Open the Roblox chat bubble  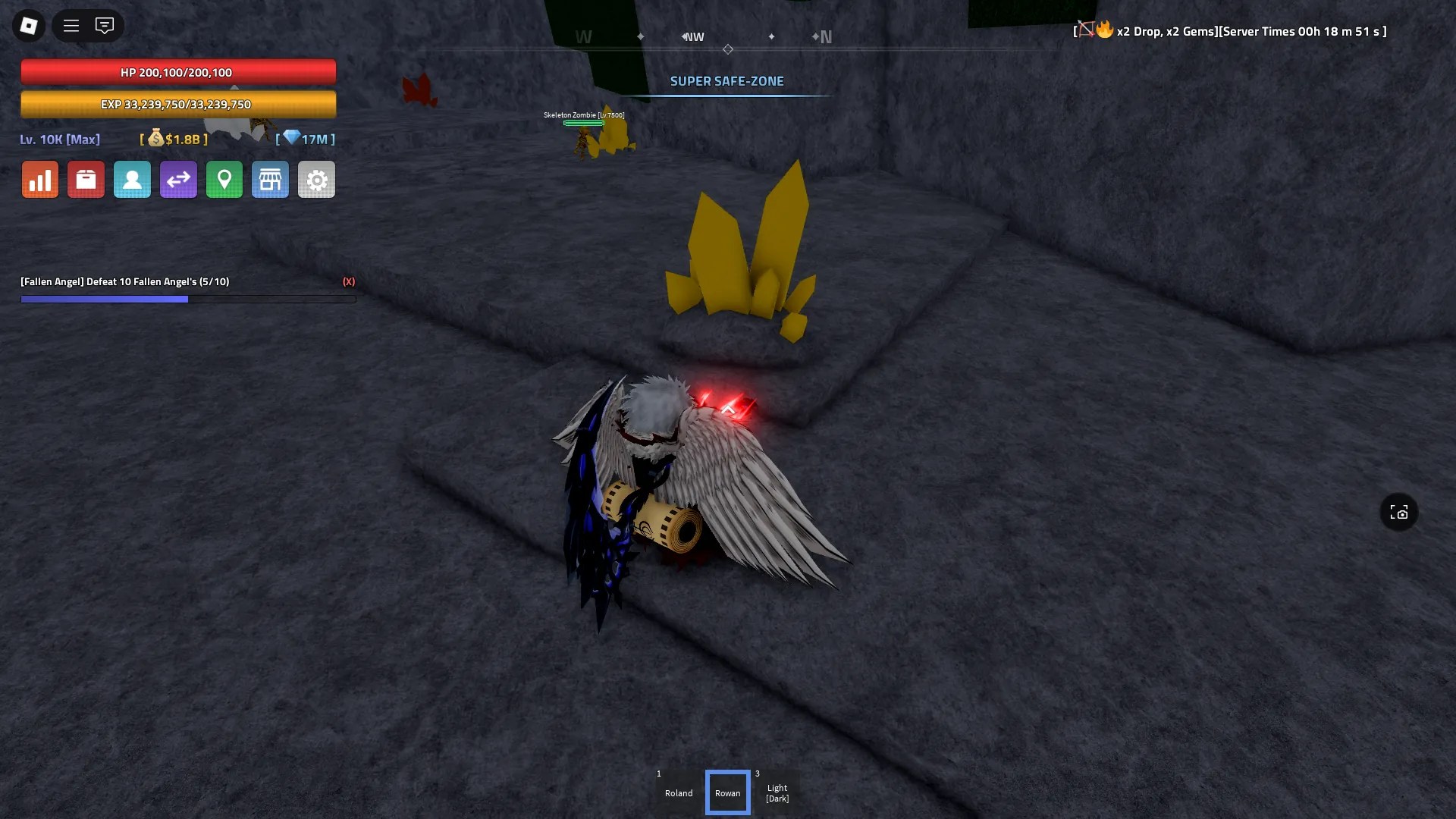pyautogui.click(x=105, y=25)
